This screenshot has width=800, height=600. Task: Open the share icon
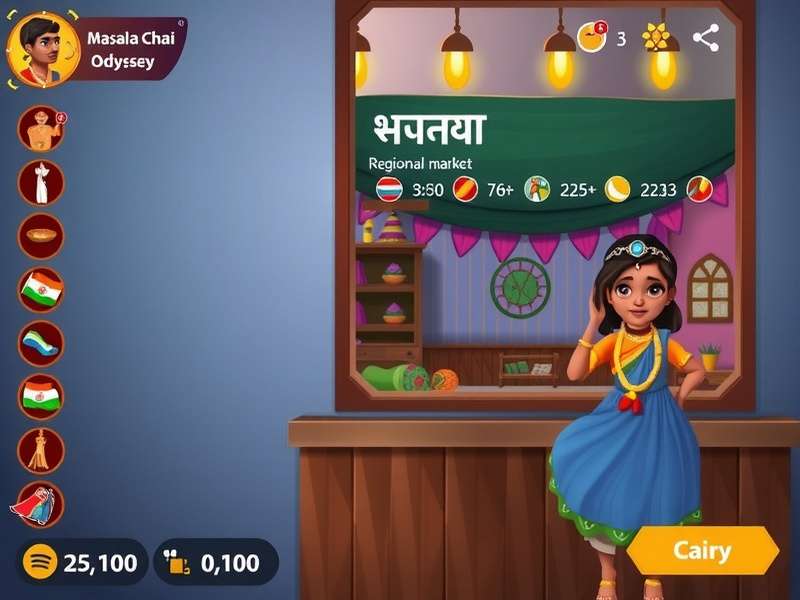pos(706,38)
